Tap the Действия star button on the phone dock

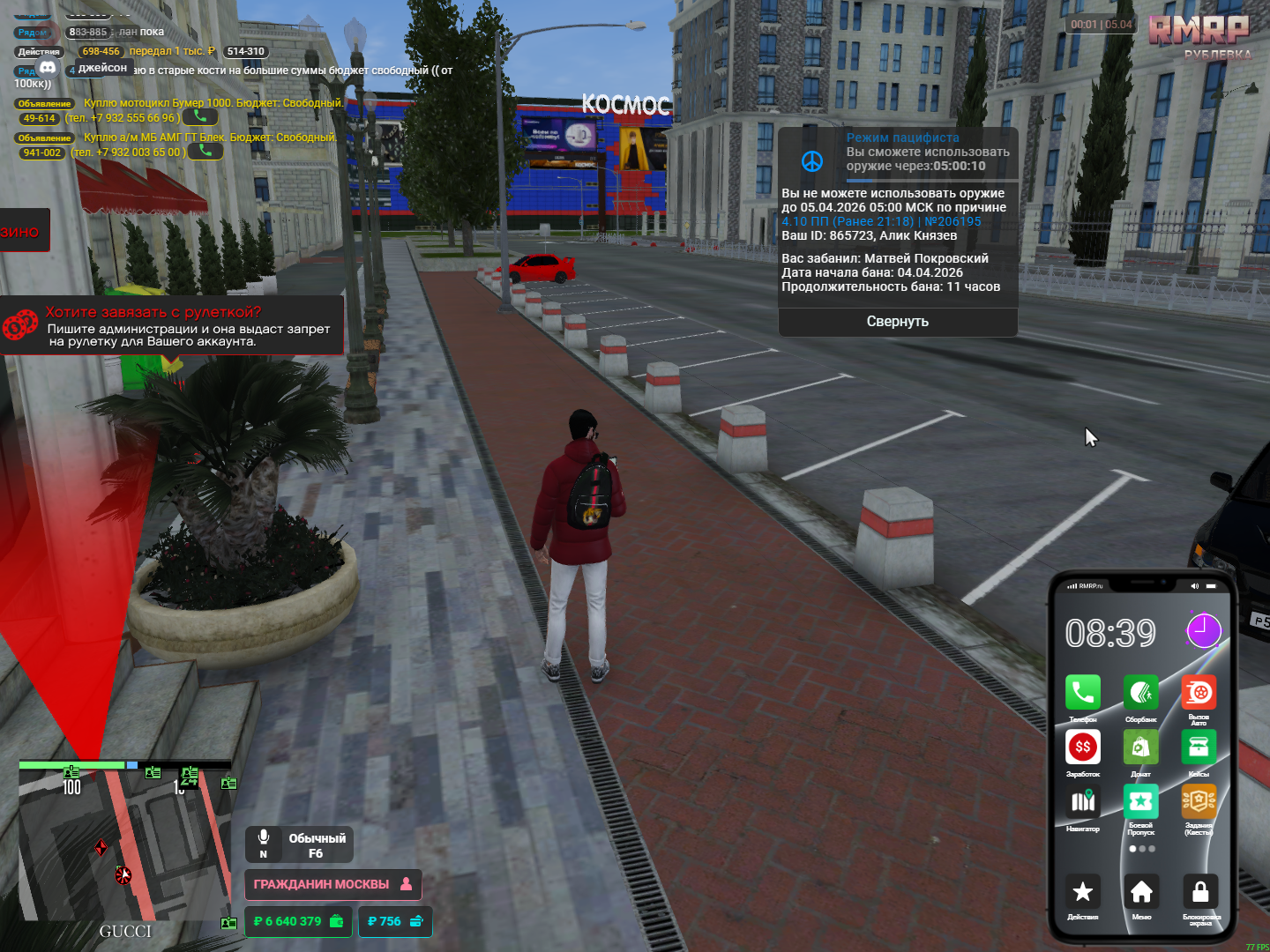pos(1082,892)
